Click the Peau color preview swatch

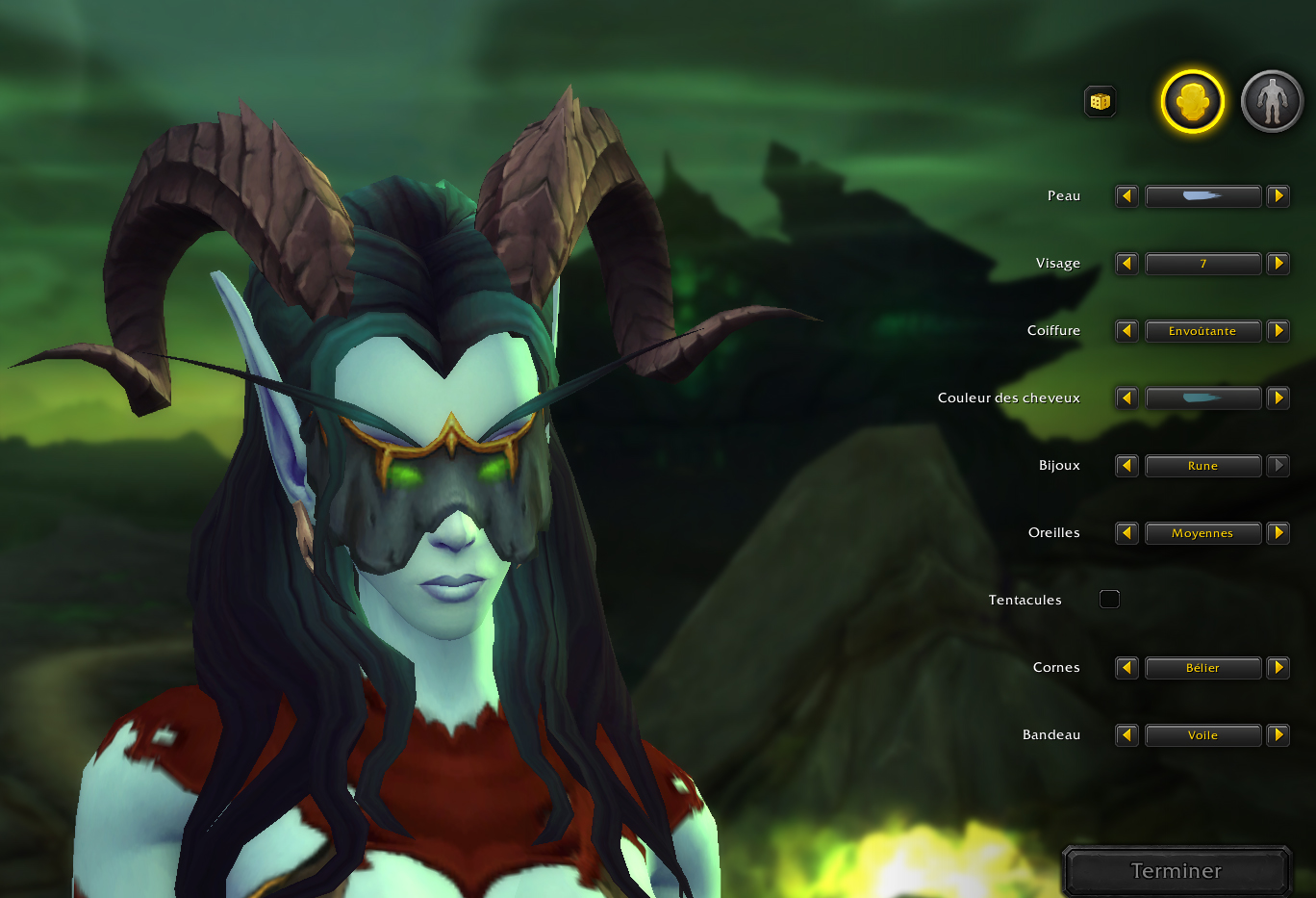pyautogui.click(x=1203, y=196)
